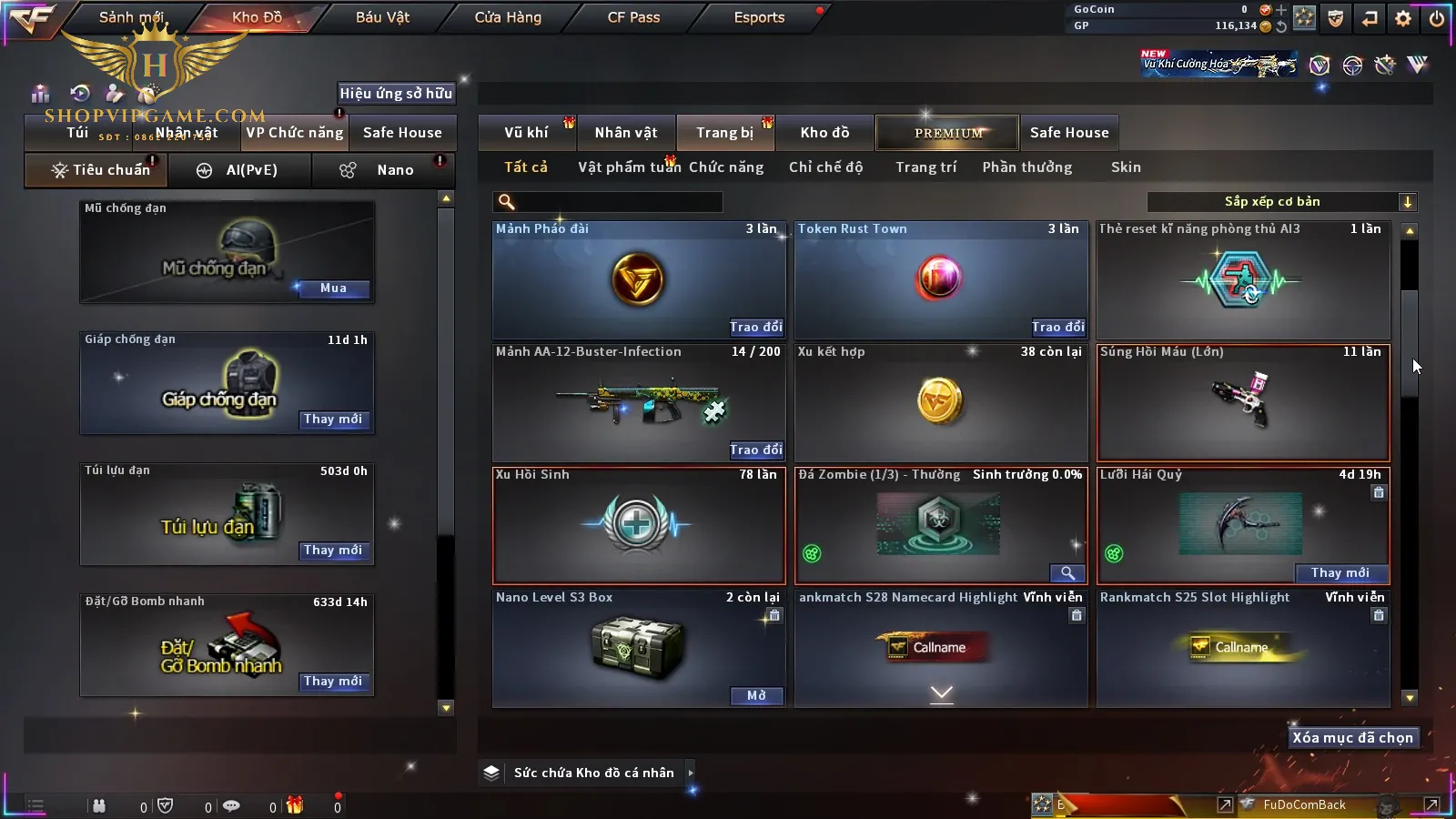1456x819 pixels.
Task: Switch to the Vũ khí tab
Action: 526,133
